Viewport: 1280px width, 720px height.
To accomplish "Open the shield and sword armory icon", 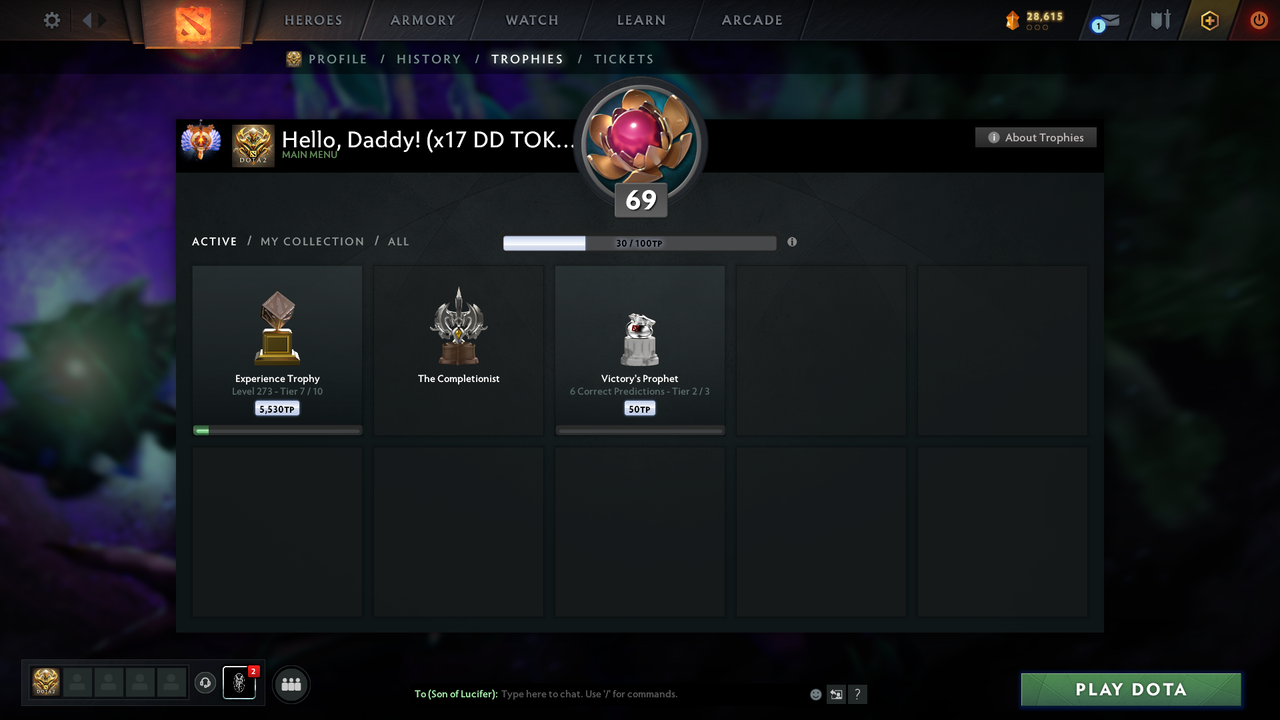I will point(1159,20).
